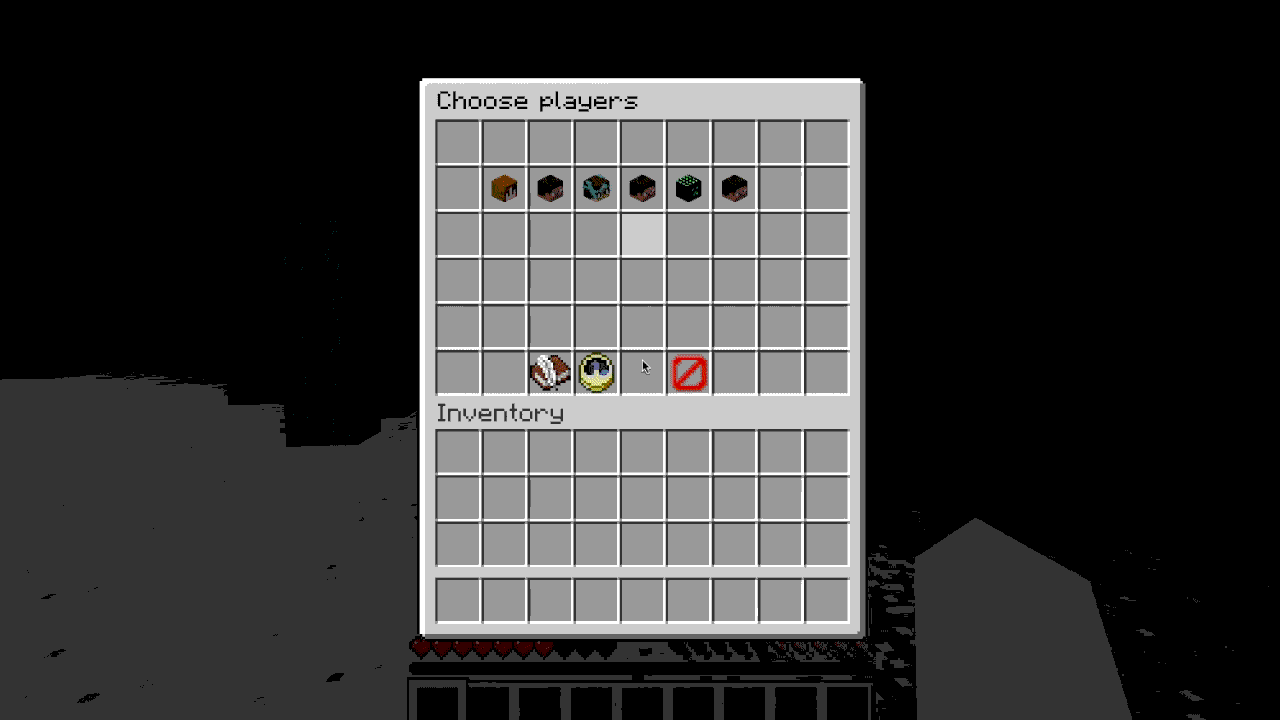Select the rightmost player head
Screen dimensions: 1280x720
coord(733,188)
